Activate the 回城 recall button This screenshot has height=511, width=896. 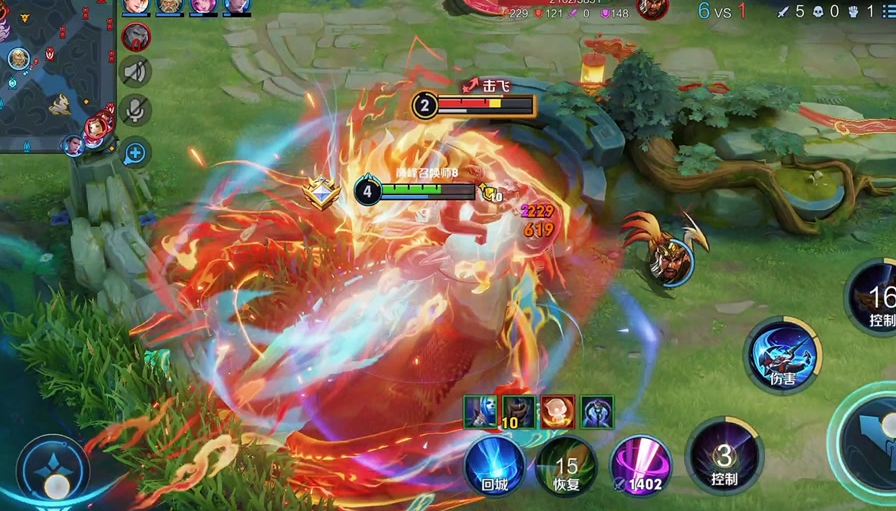pyautogui.click(x=494, y=465)
